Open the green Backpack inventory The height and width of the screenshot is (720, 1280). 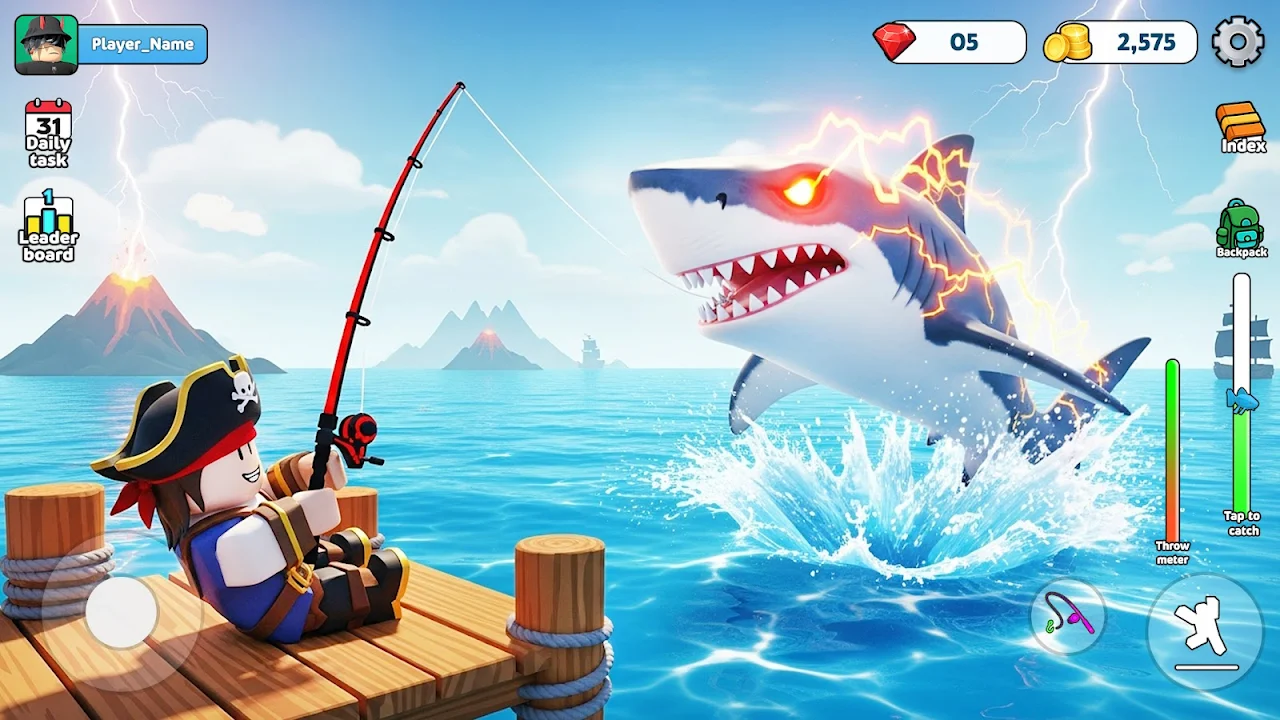1240,228
